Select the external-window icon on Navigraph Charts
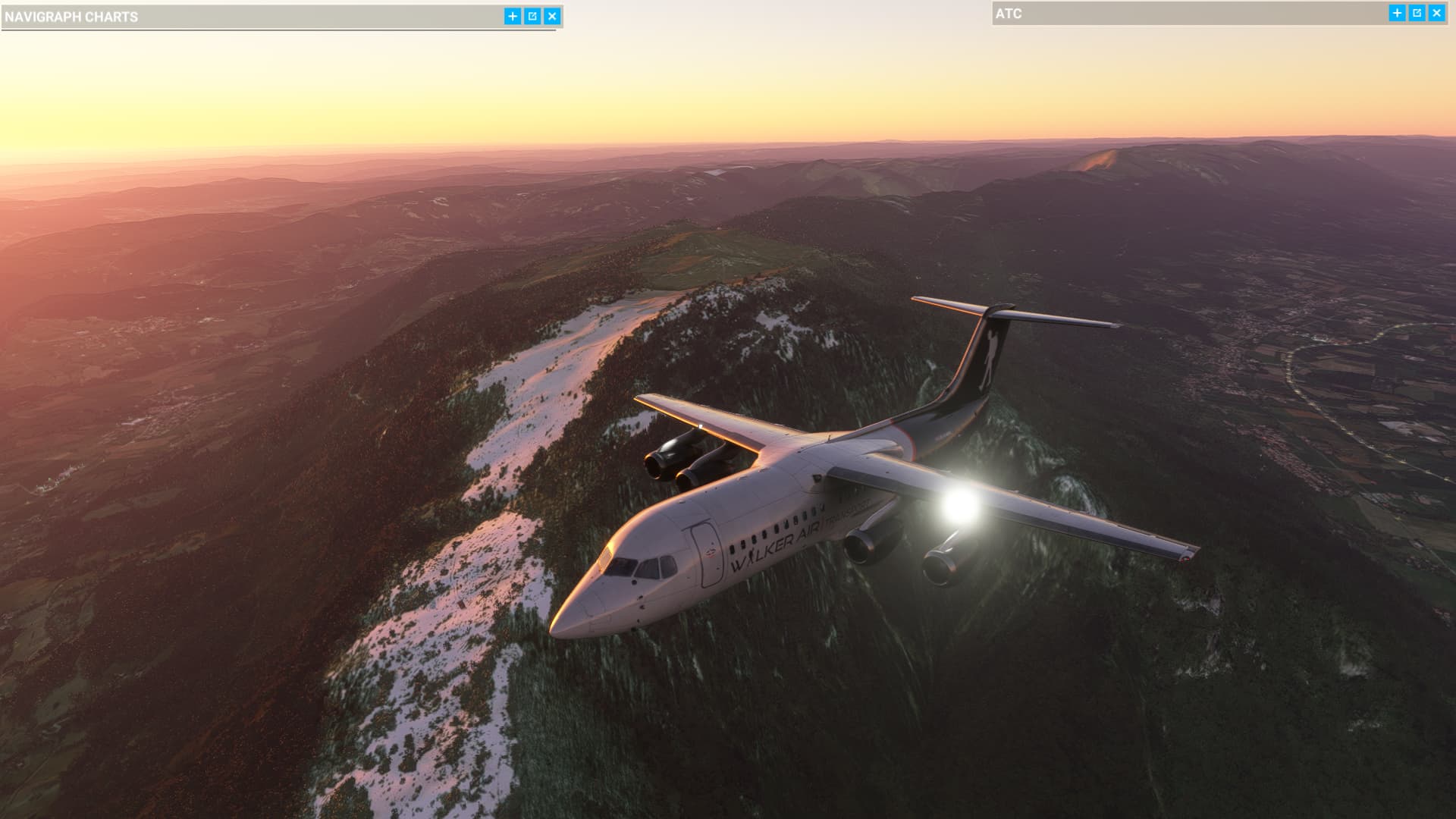The height and width of the screenshot is (819, 1456). tap(532, 14)
